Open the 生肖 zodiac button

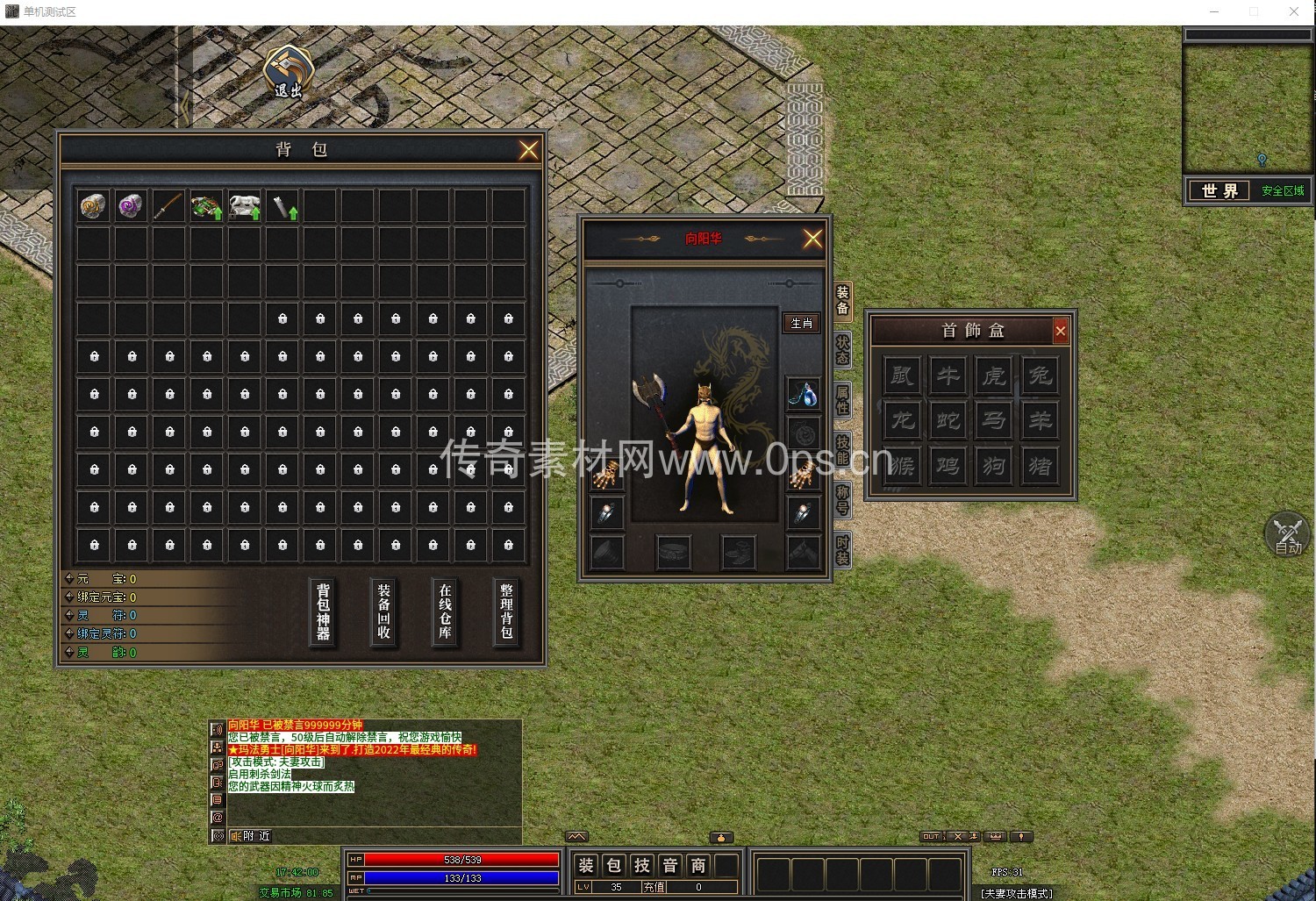pos(802,323)
